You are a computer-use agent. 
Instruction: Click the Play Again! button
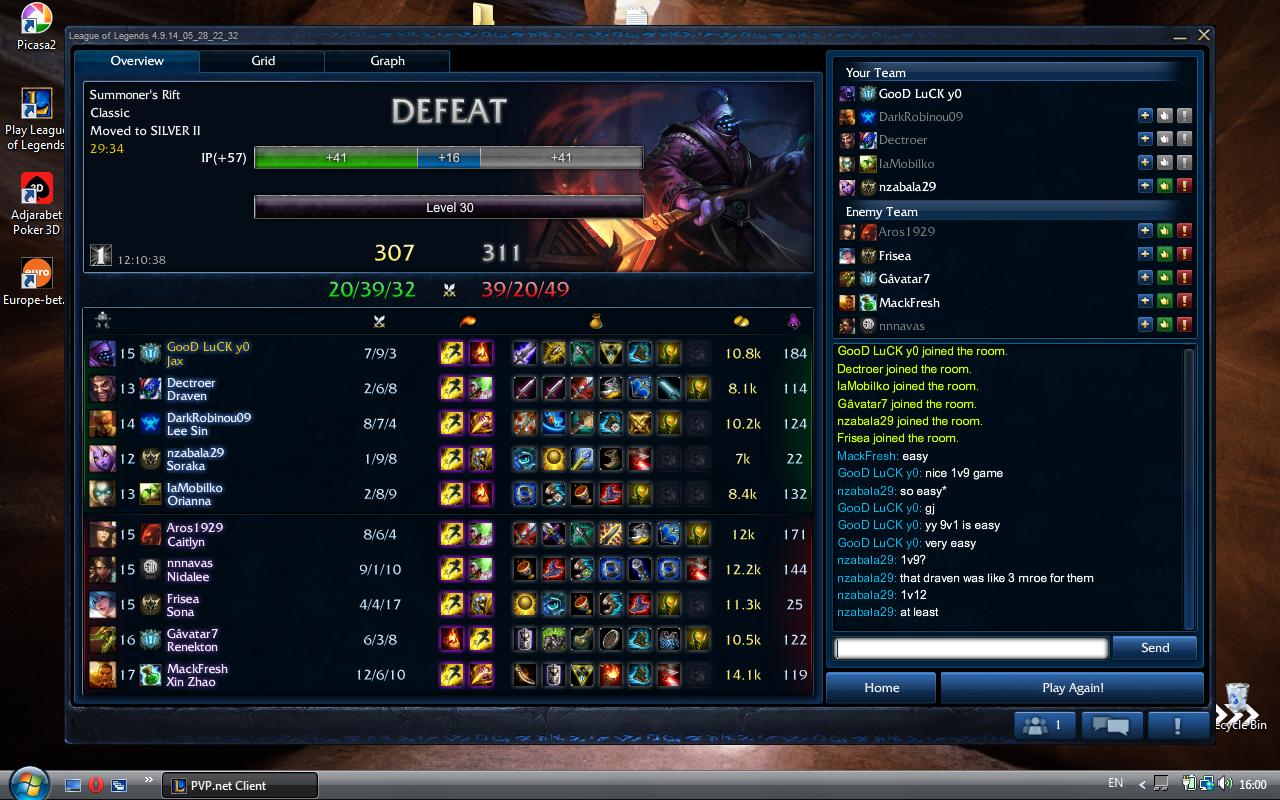[x=1072, y=688]
